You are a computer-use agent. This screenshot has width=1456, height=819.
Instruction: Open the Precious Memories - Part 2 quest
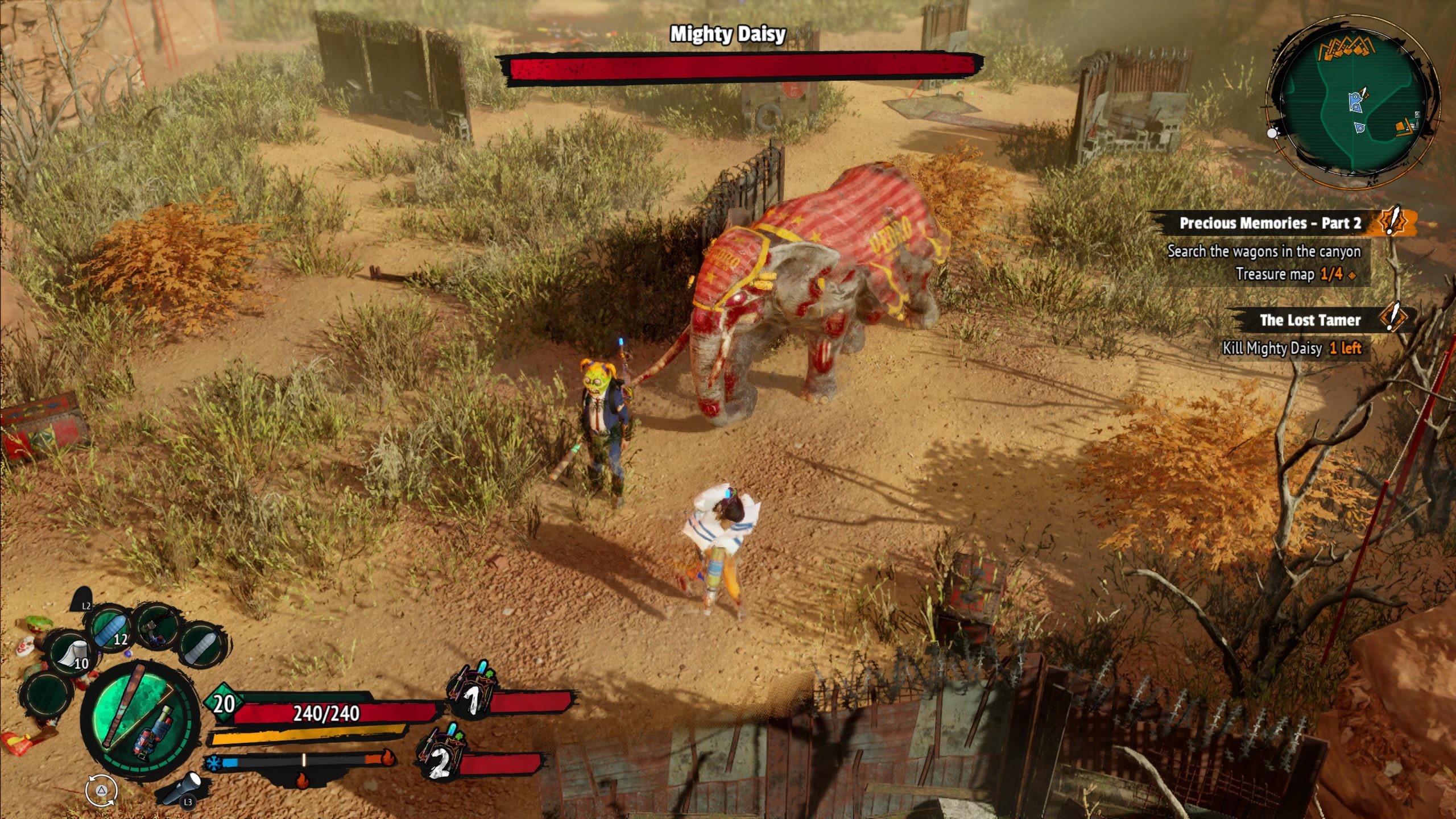click(x=1269, y=223)
